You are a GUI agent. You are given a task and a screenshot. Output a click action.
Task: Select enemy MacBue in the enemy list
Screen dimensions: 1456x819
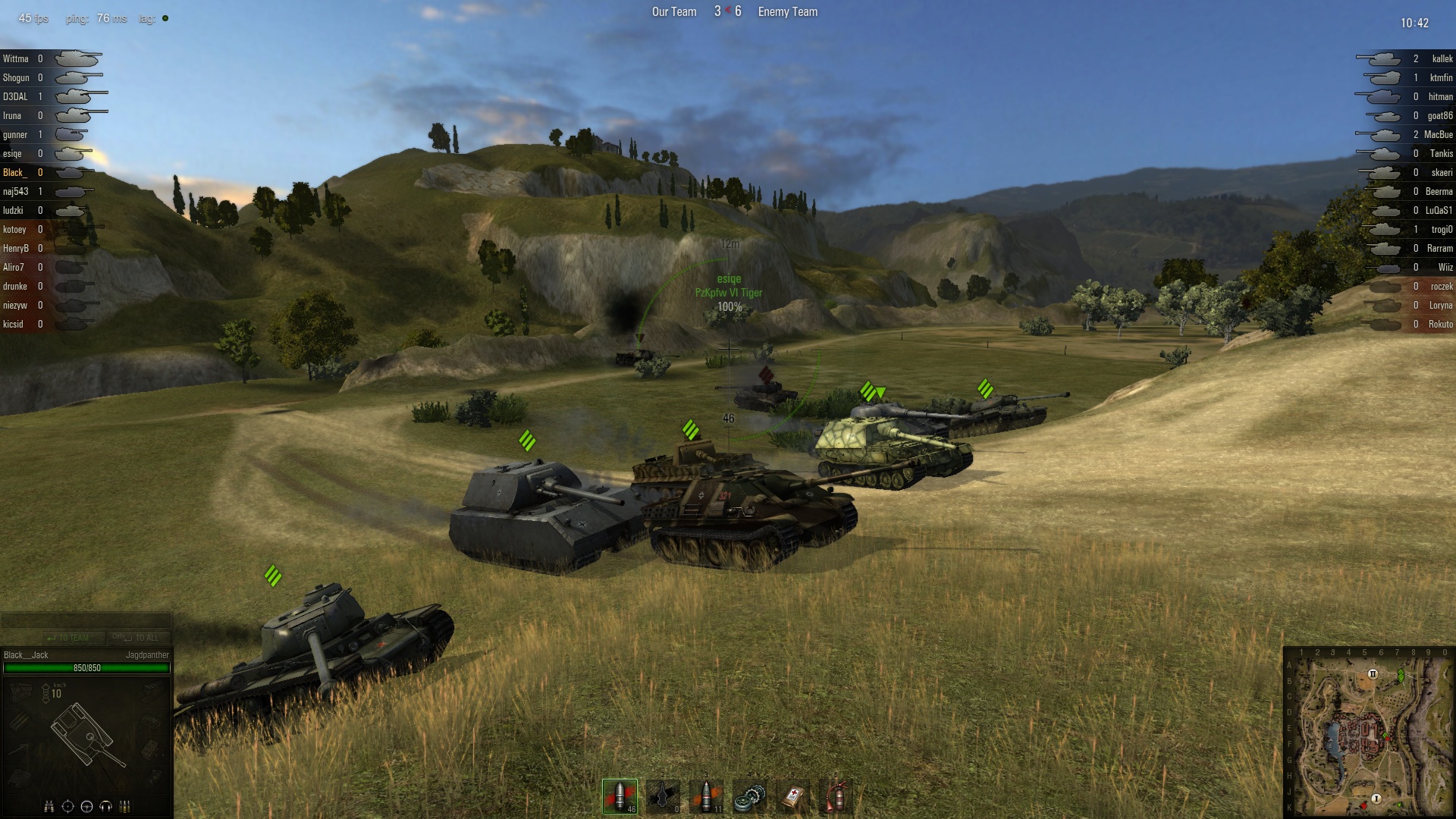(x=1438, y=134)
